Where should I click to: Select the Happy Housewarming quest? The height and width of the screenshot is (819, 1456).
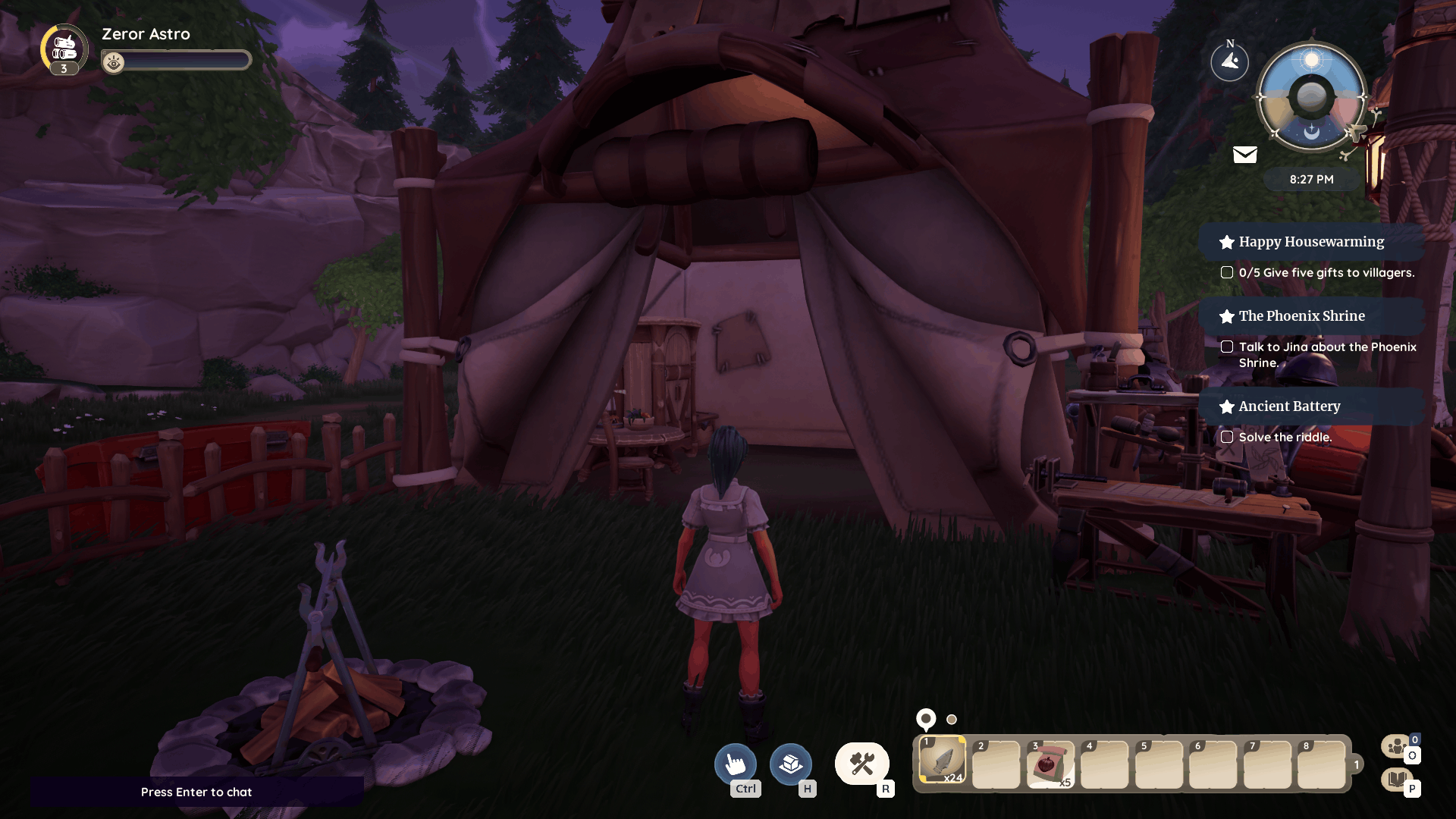click(1311, 242)
